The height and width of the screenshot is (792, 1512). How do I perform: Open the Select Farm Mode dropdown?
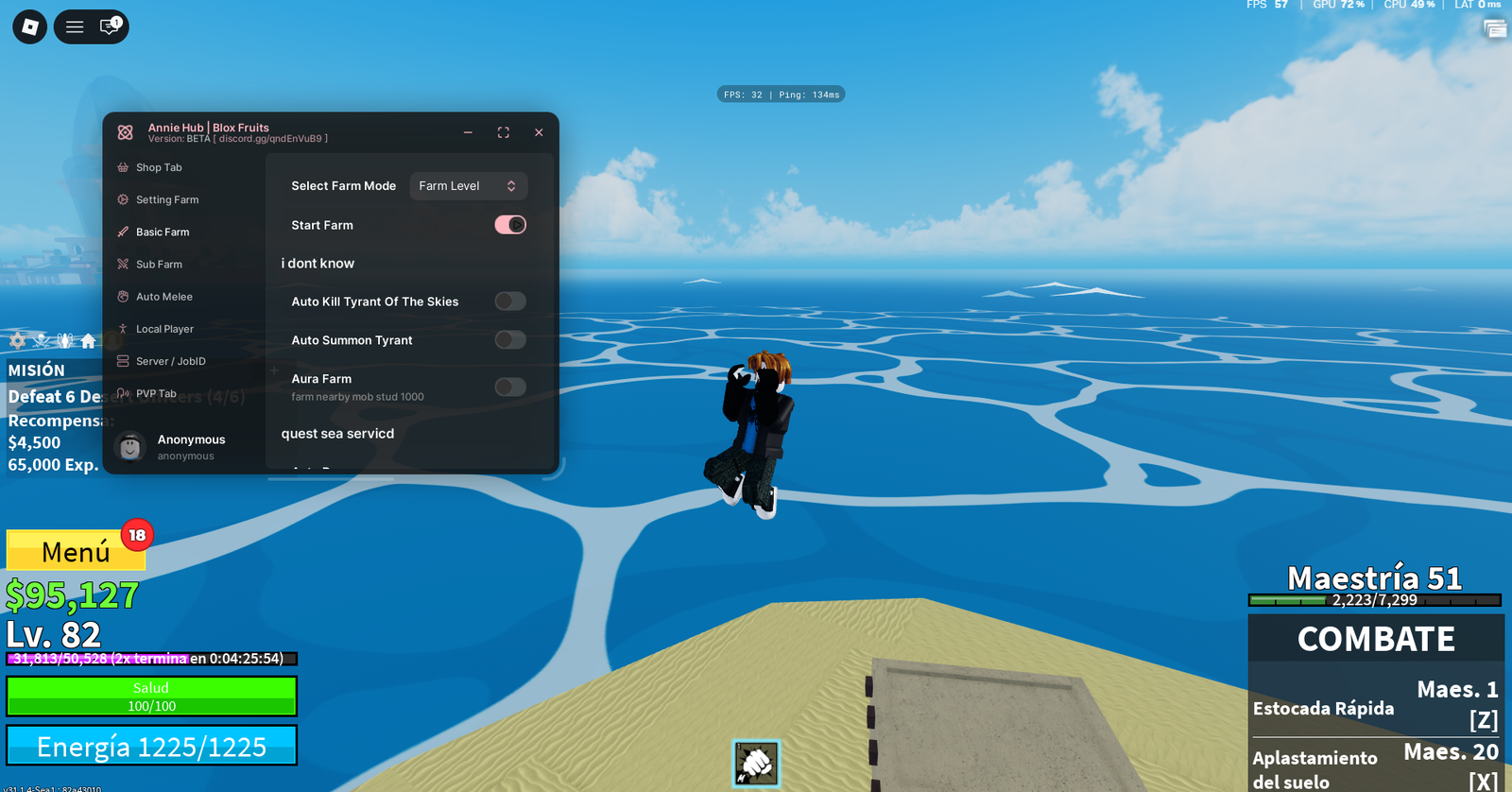point(468,185)
